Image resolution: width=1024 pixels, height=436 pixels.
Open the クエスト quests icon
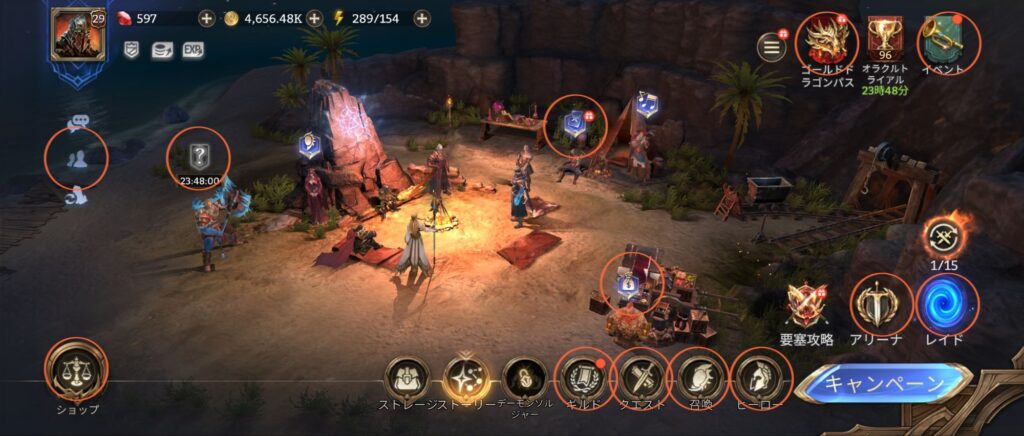click(x=641, y=377)
